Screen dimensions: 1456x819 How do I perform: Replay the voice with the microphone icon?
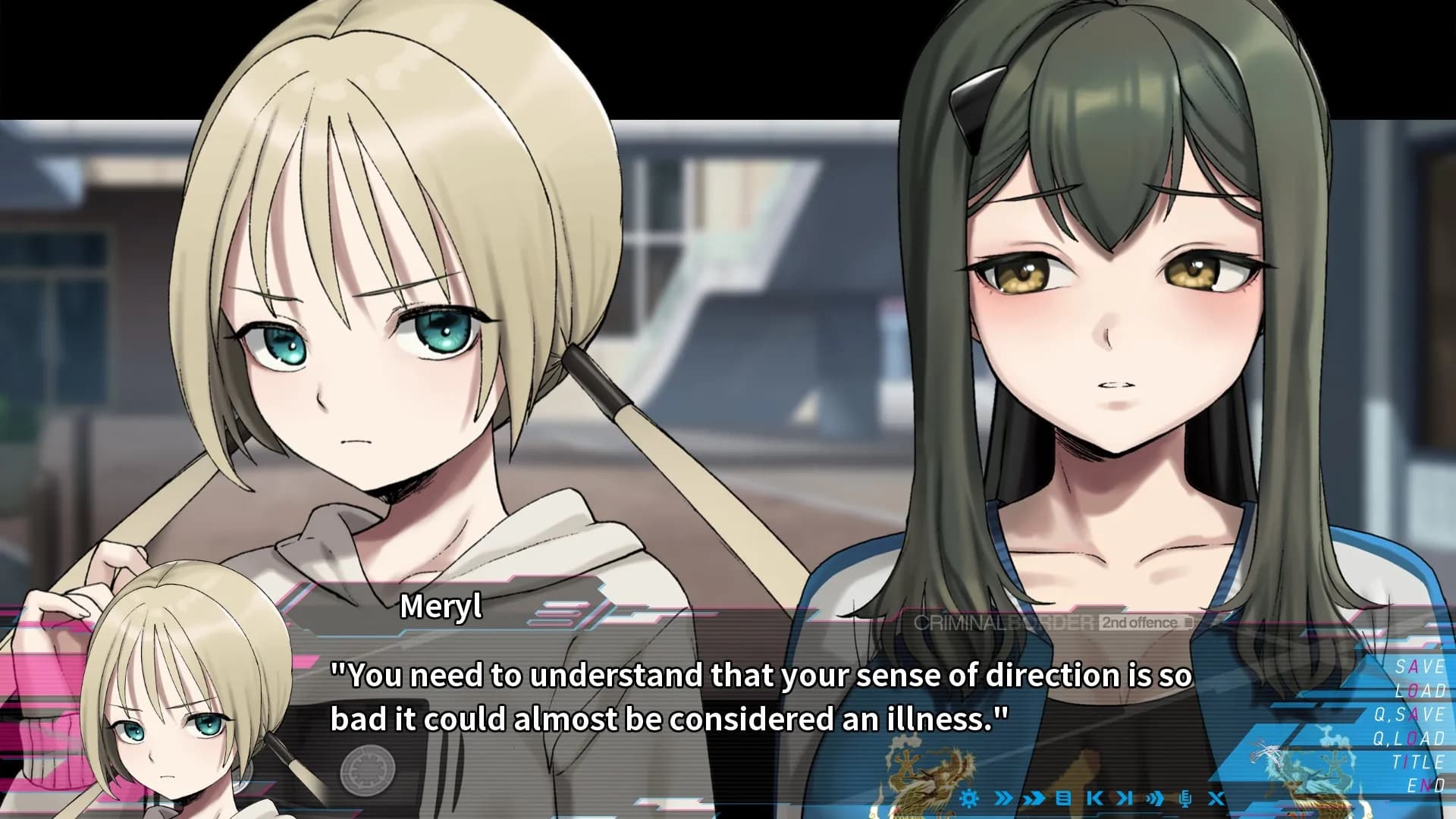(1186, 798)
